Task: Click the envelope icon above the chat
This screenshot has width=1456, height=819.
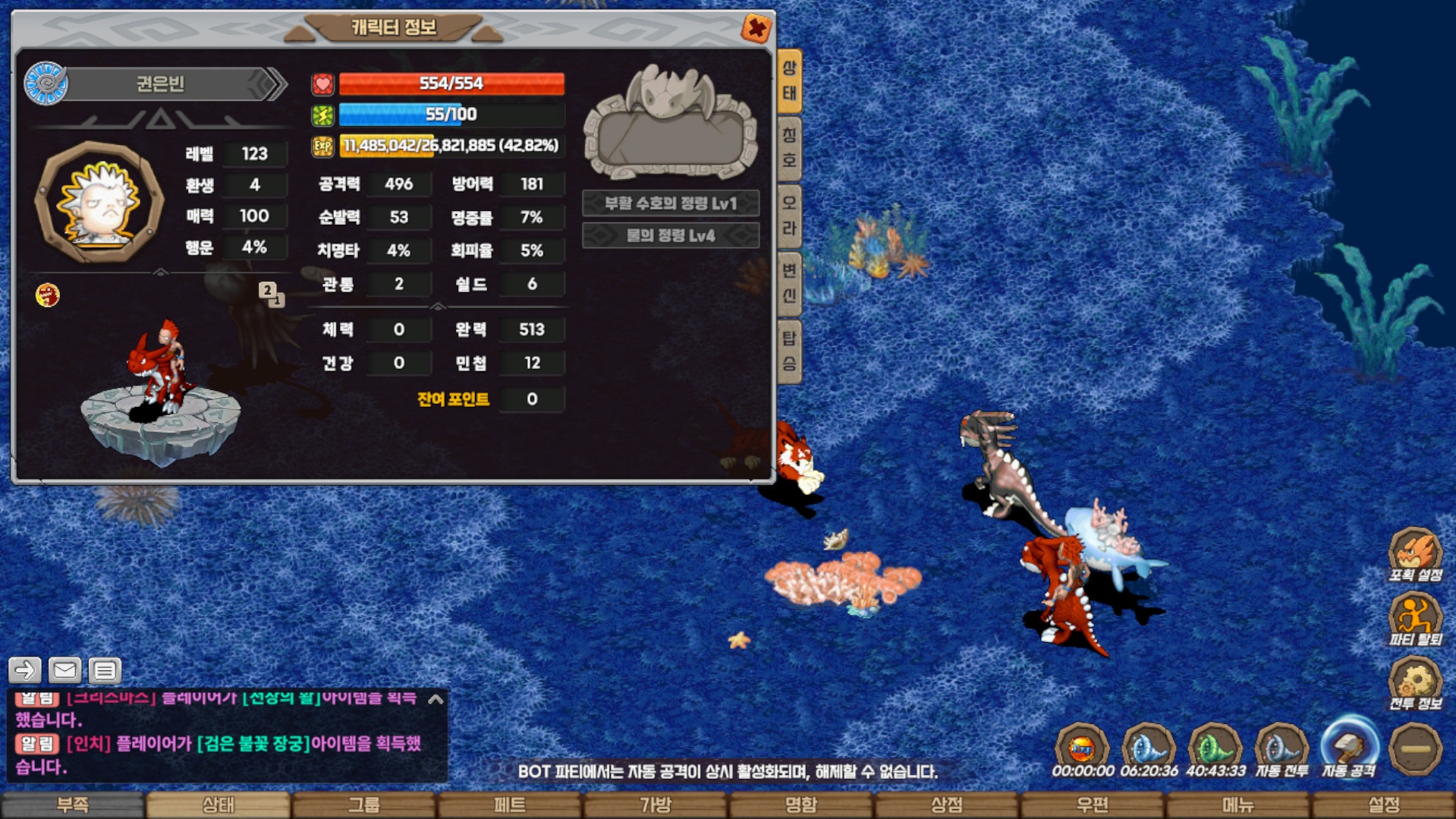Action: (64, 670)
